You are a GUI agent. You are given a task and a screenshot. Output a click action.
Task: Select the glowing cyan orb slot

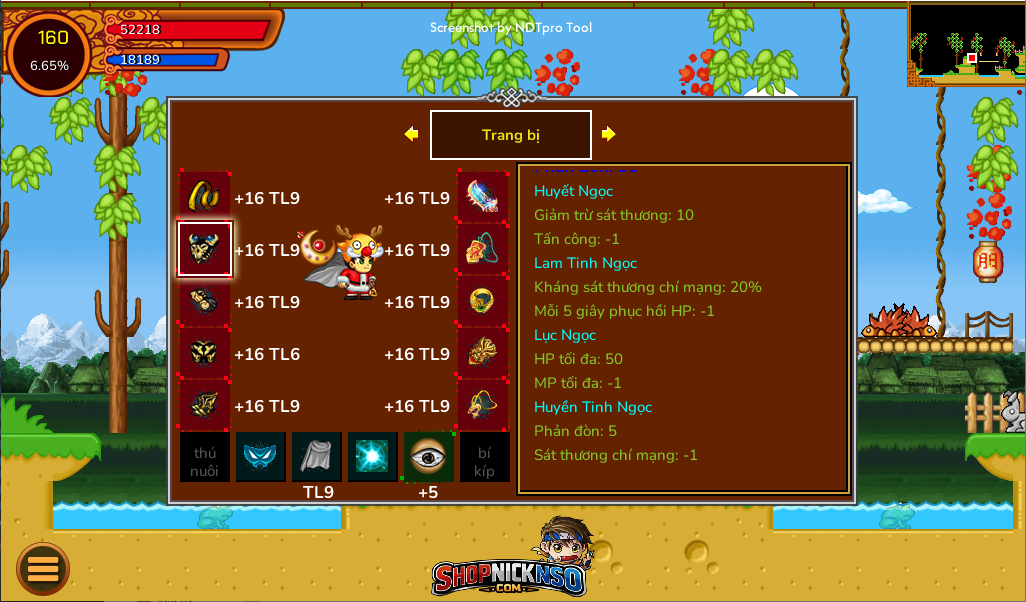point(373,457)
